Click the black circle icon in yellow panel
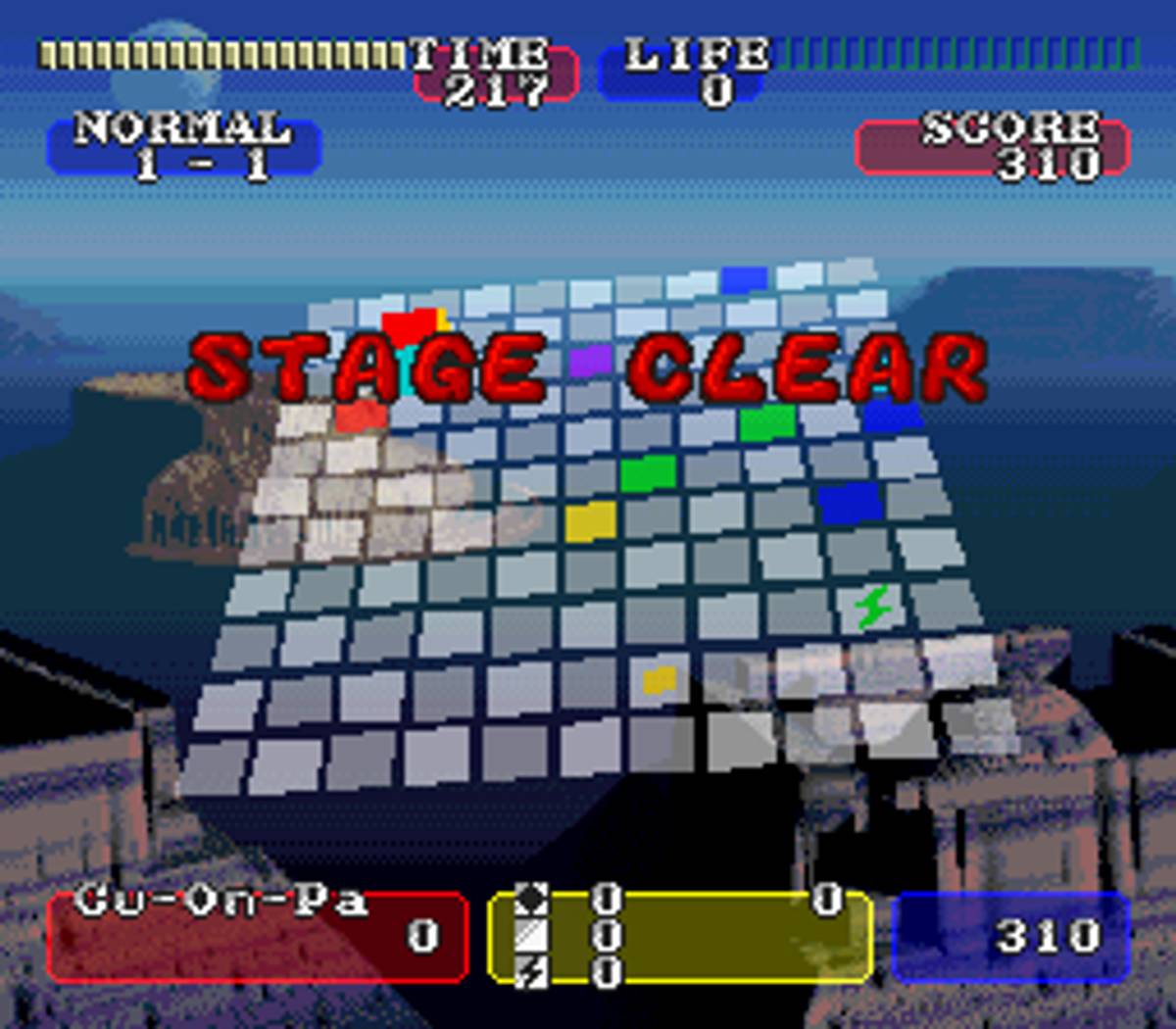Image resolution: width=1176 pixels, height=1029 pixels. click(x=531, y=899)
